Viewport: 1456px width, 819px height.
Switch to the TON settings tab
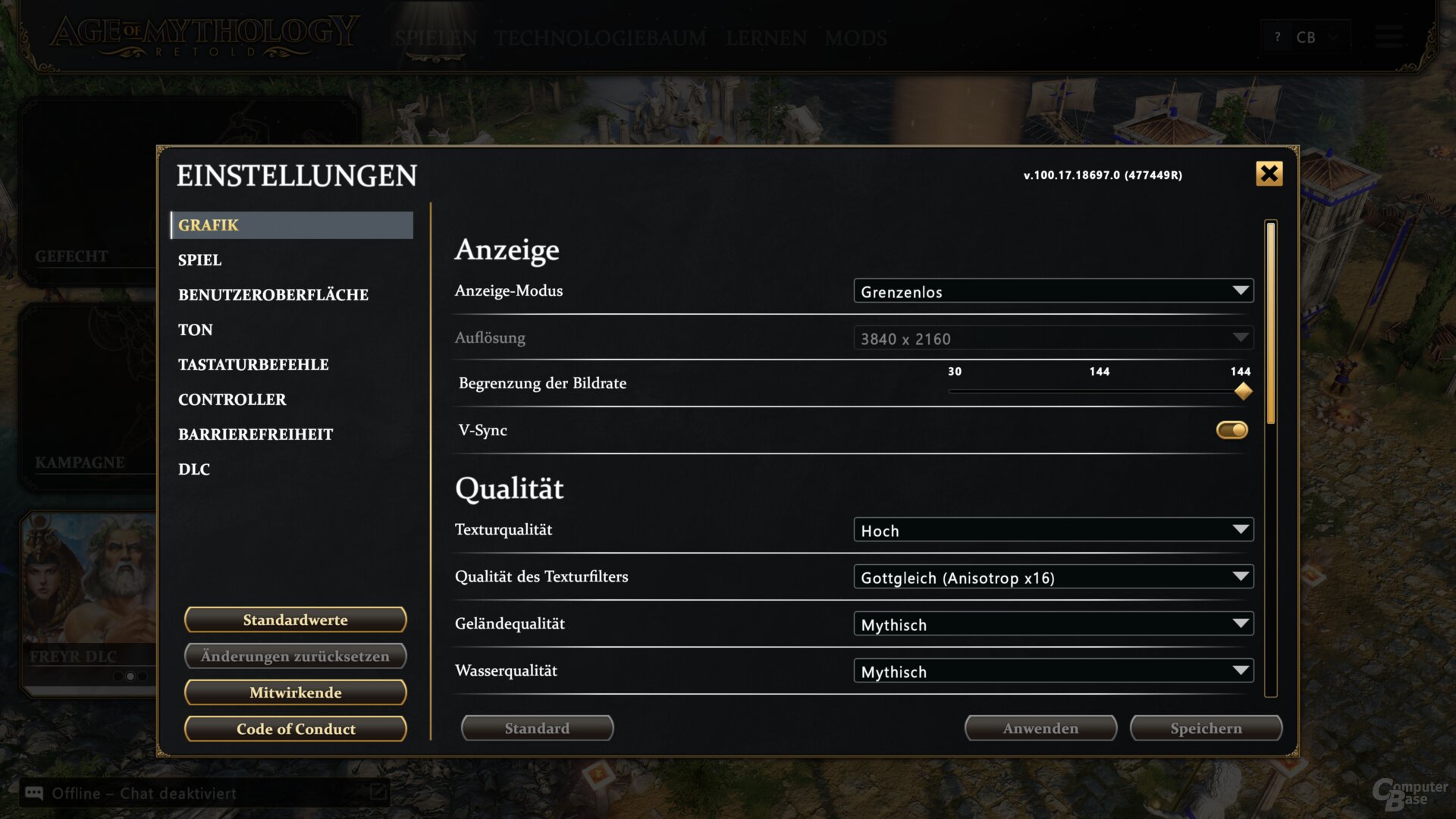195,329
